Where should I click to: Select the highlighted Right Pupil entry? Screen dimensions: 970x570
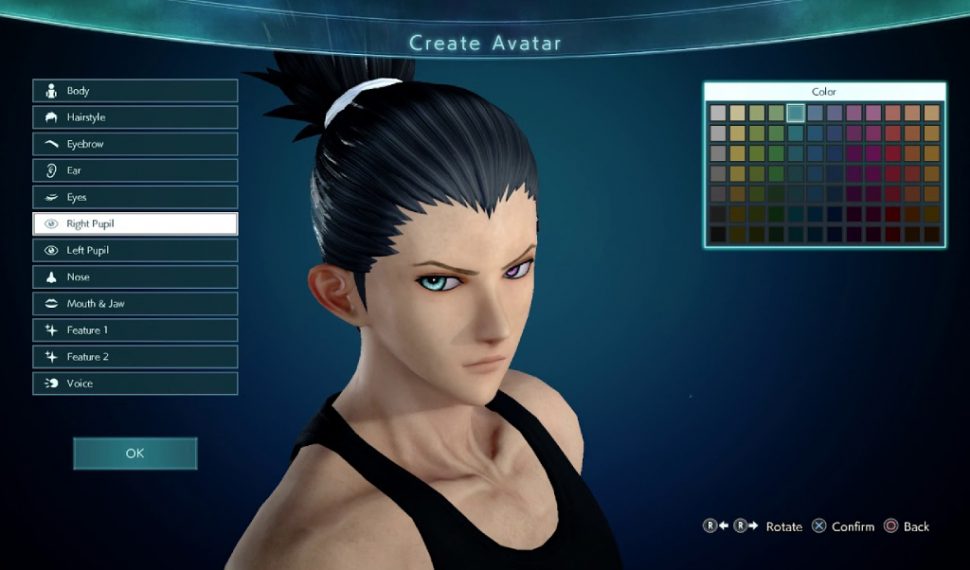pyautogui.click(x=135, y=224)
